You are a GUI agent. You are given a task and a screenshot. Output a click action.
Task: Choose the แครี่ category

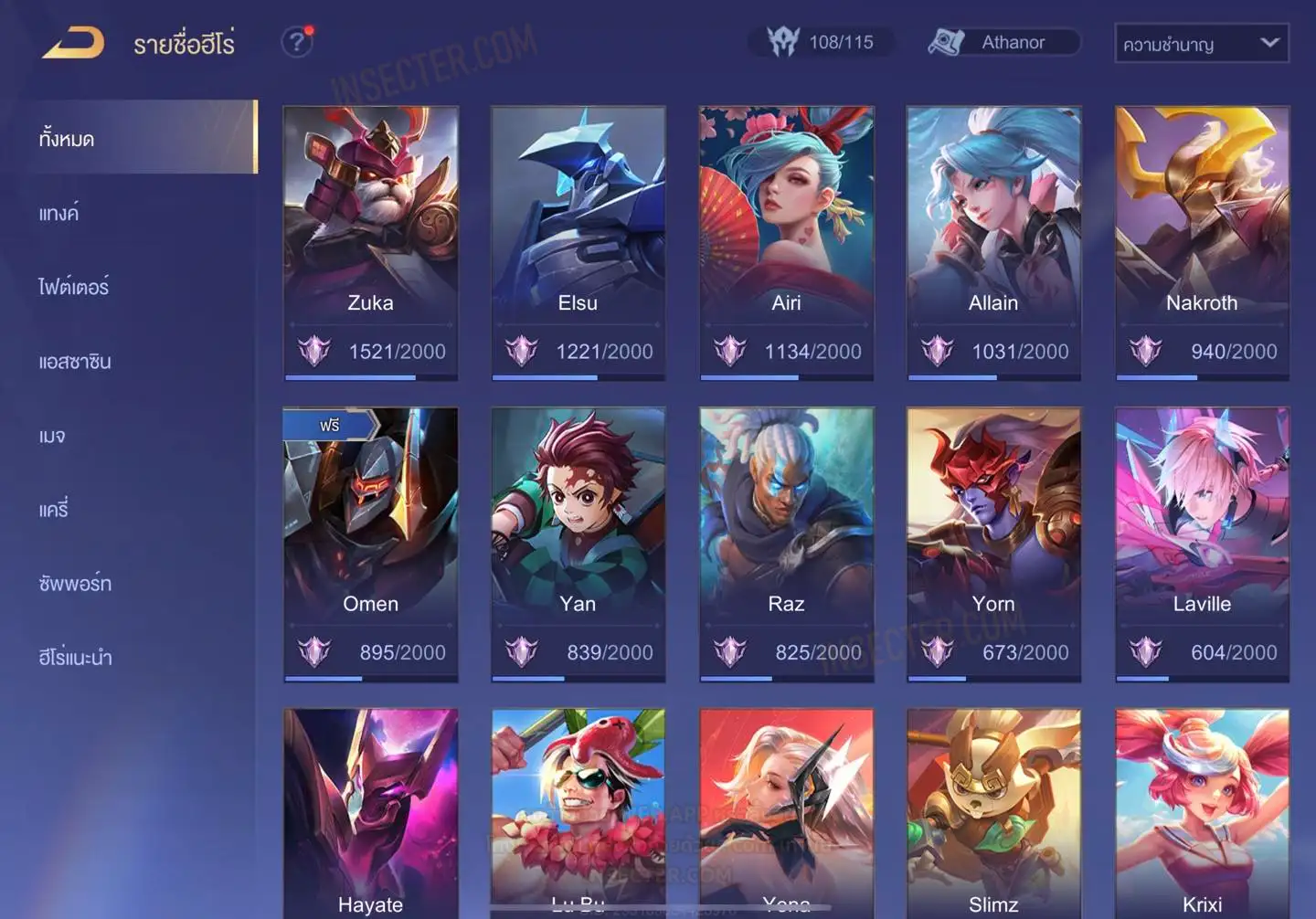click(54, 509)
